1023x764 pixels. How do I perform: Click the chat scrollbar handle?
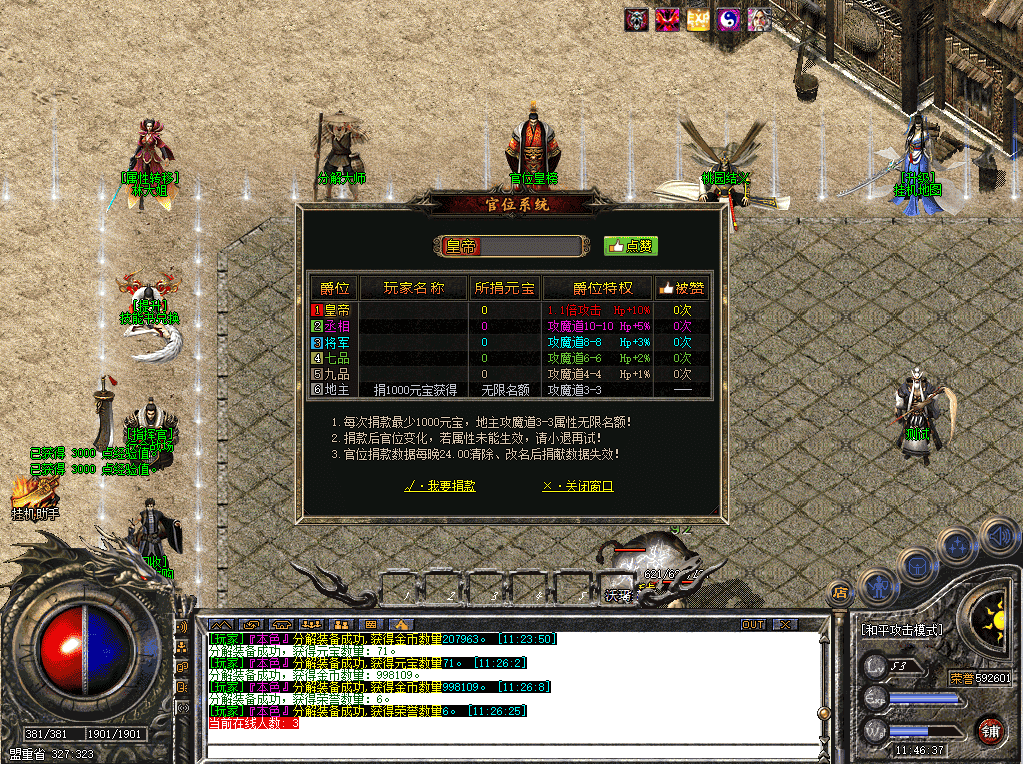click(x=823, y=713)
